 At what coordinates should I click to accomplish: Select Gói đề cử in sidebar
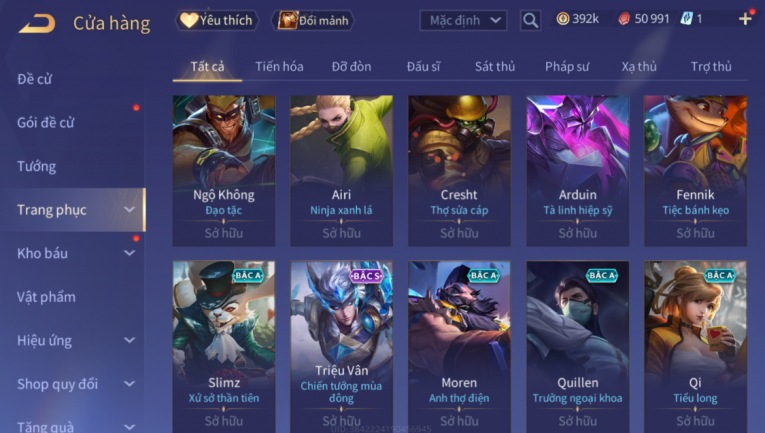tap(46, 123)
